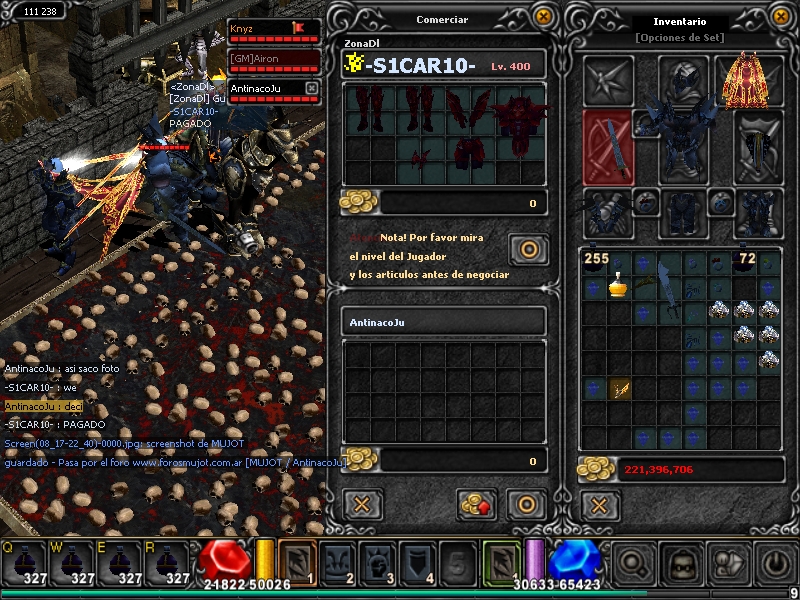
Task: Add zen to the trade offer
Action: pyautogui.click(x=477, y=503)
